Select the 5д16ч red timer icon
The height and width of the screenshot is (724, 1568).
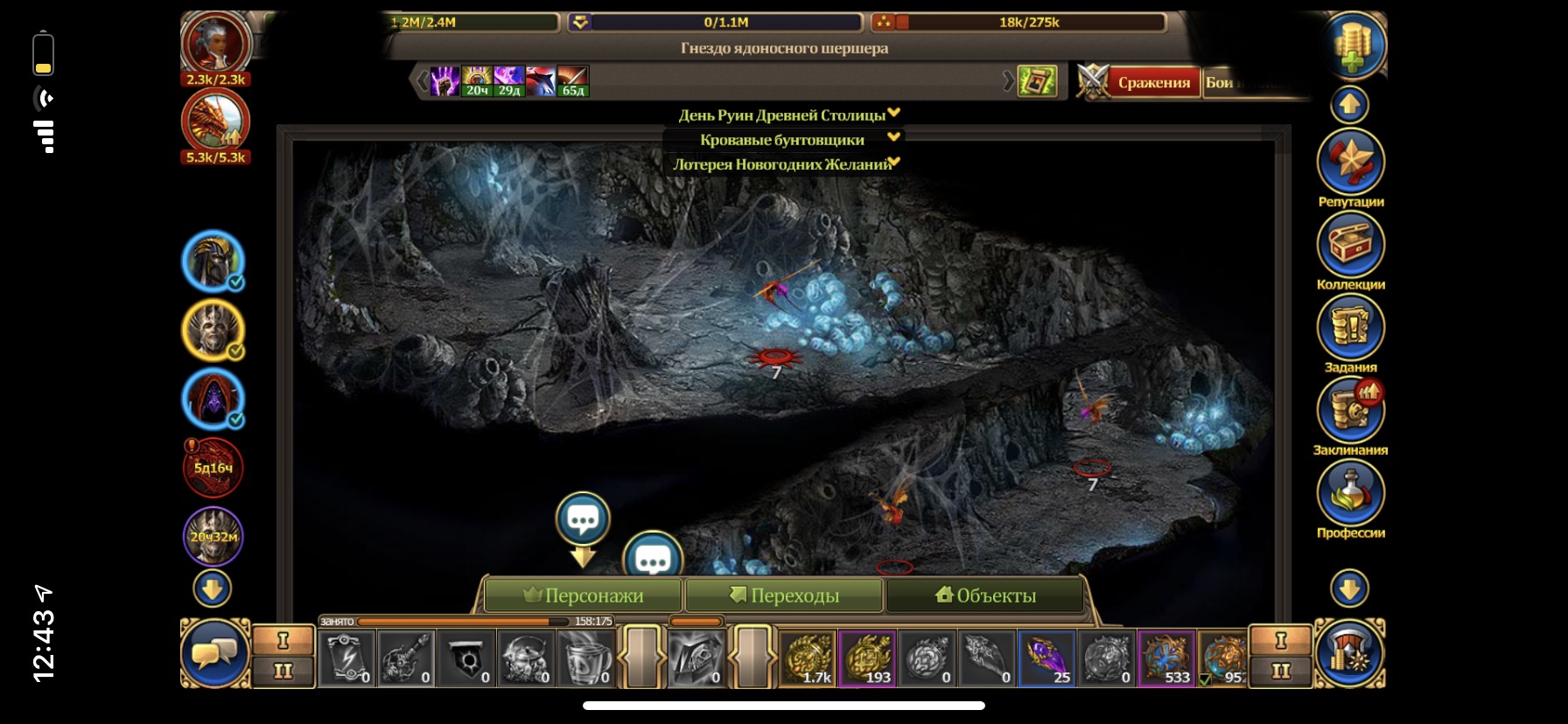(x=213, y=467)
